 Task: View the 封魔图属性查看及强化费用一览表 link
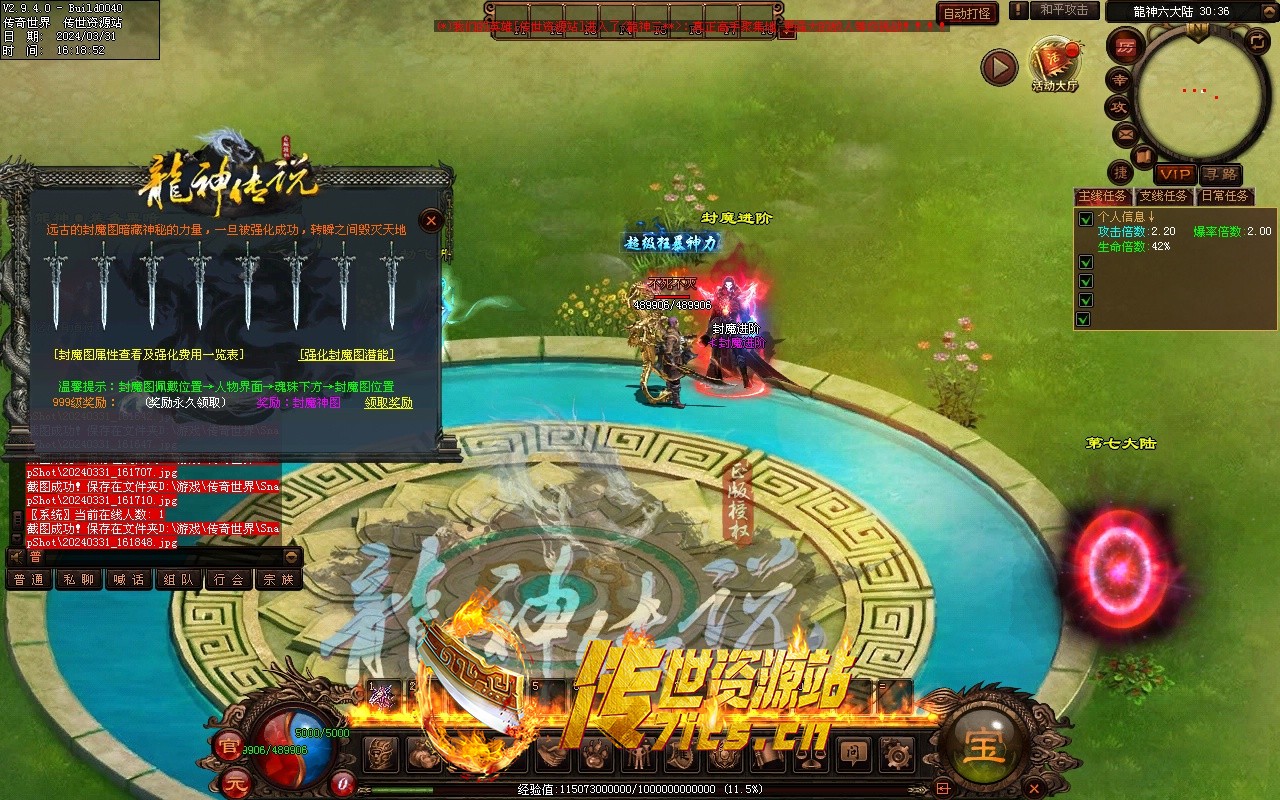point(149,355)
